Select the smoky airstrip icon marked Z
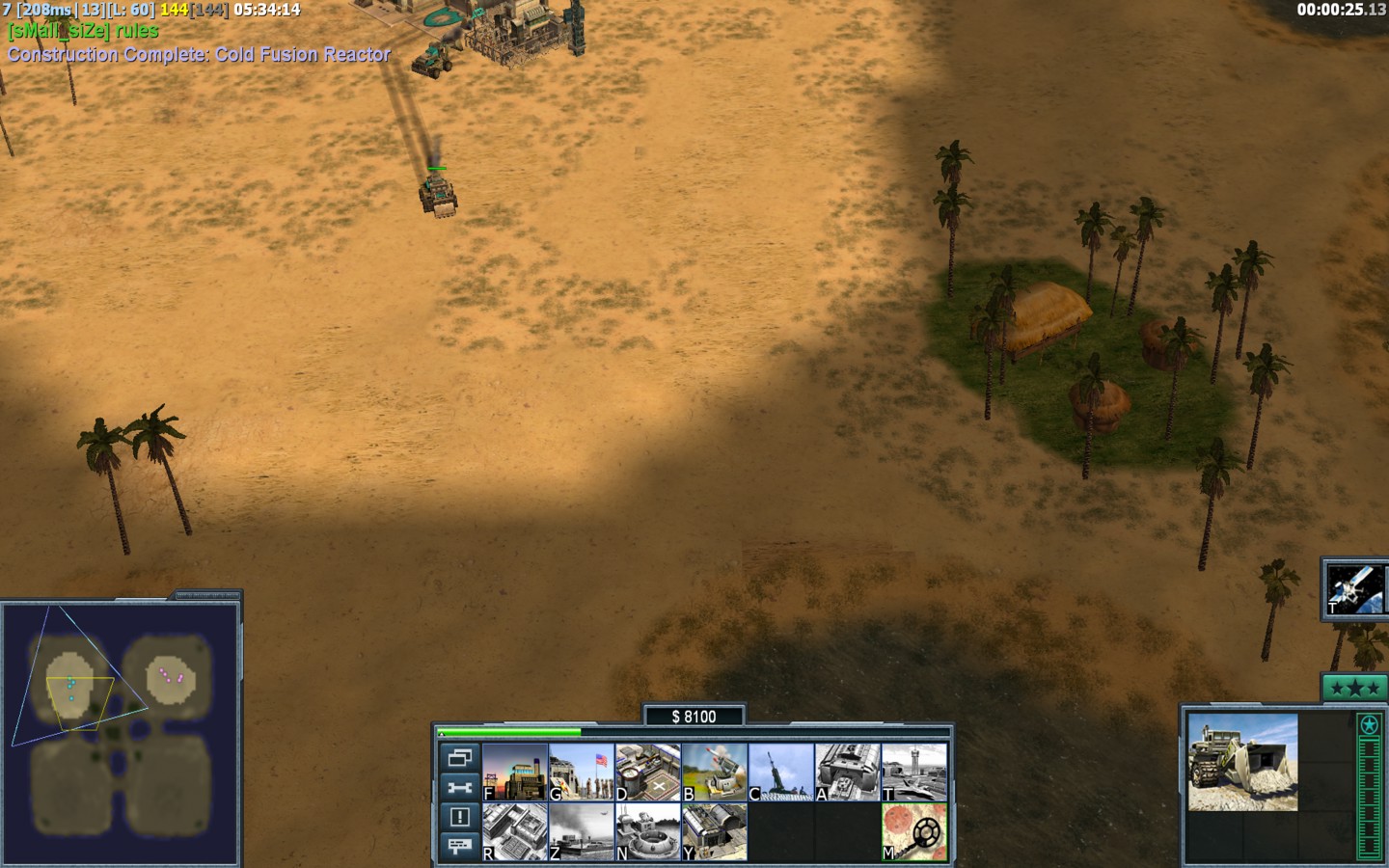The height and width of the screenshot is (868, 1389). pos(582,831)
